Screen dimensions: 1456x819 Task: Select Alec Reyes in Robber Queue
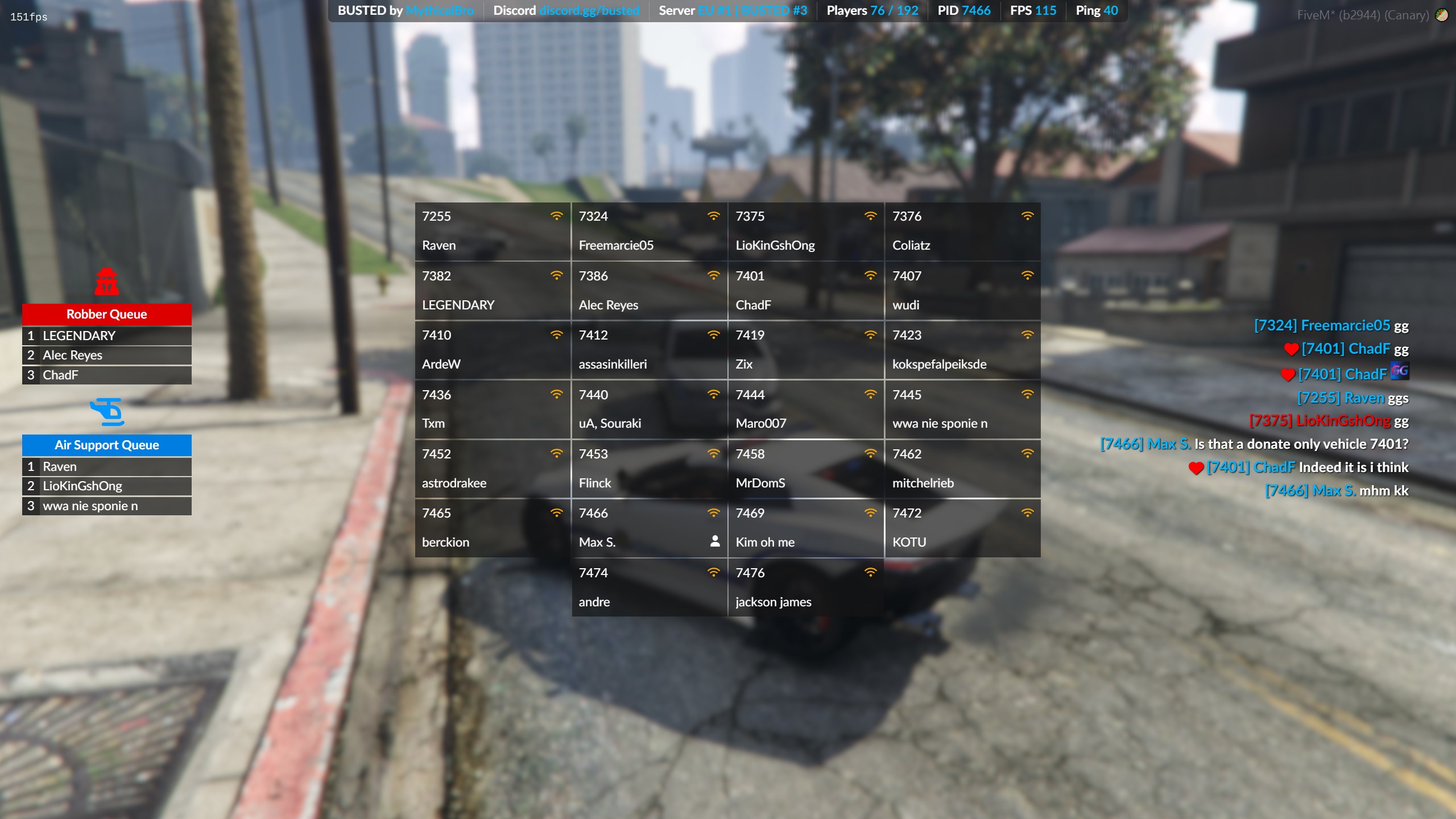click(x=106, y=355)
